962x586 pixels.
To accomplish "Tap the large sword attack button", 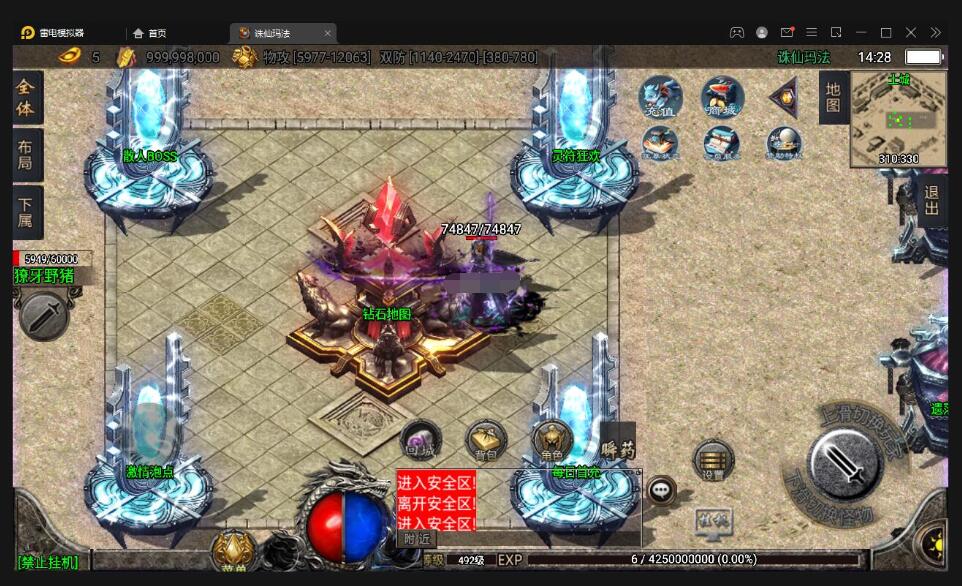I will point(845,462).
